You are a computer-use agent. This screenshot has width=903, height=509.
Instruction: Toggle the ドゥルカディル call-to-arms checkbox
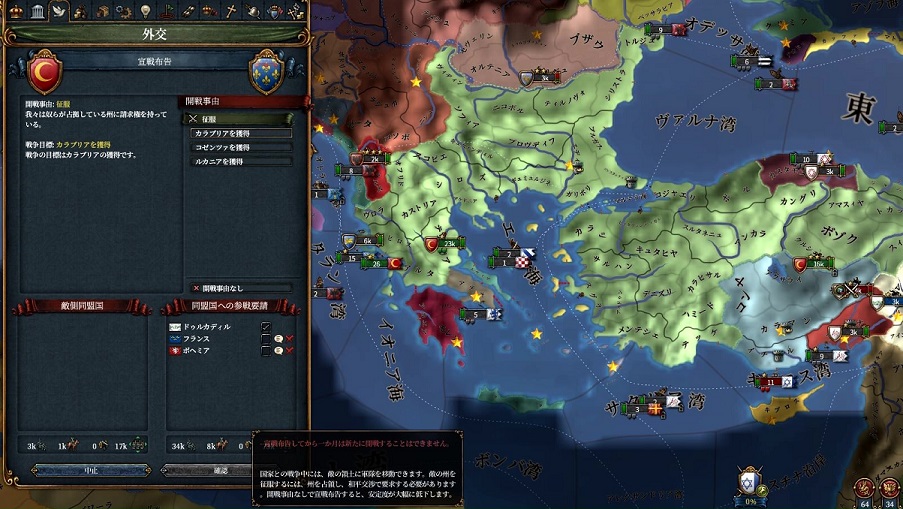click(x=265, y=326)
